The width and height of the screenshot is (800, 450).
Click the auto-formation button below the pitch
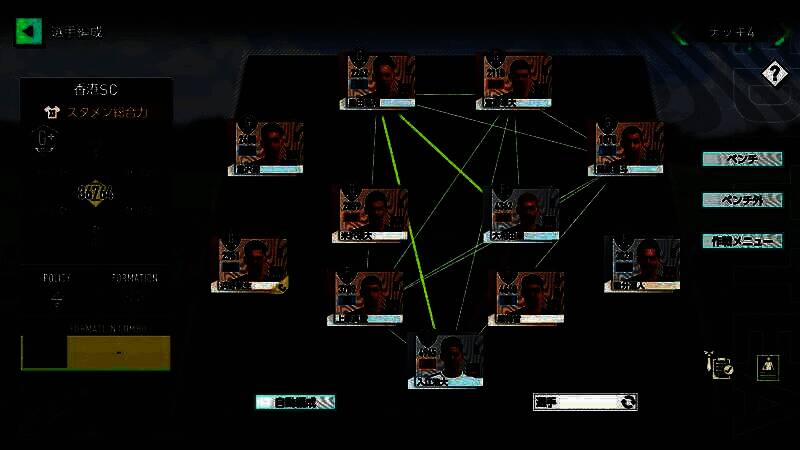[295, 402]
